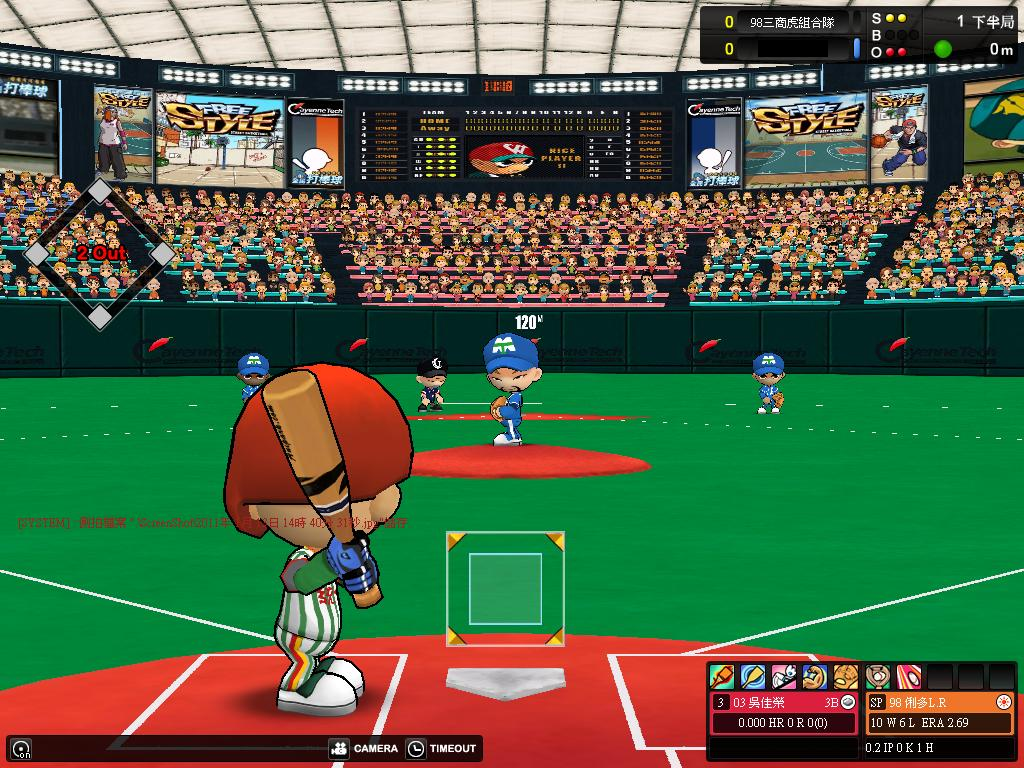1024x768 pixels.
Task: Click the base diamond showing 2 Out
Action: pyautogui.click(x=99, y=254)
